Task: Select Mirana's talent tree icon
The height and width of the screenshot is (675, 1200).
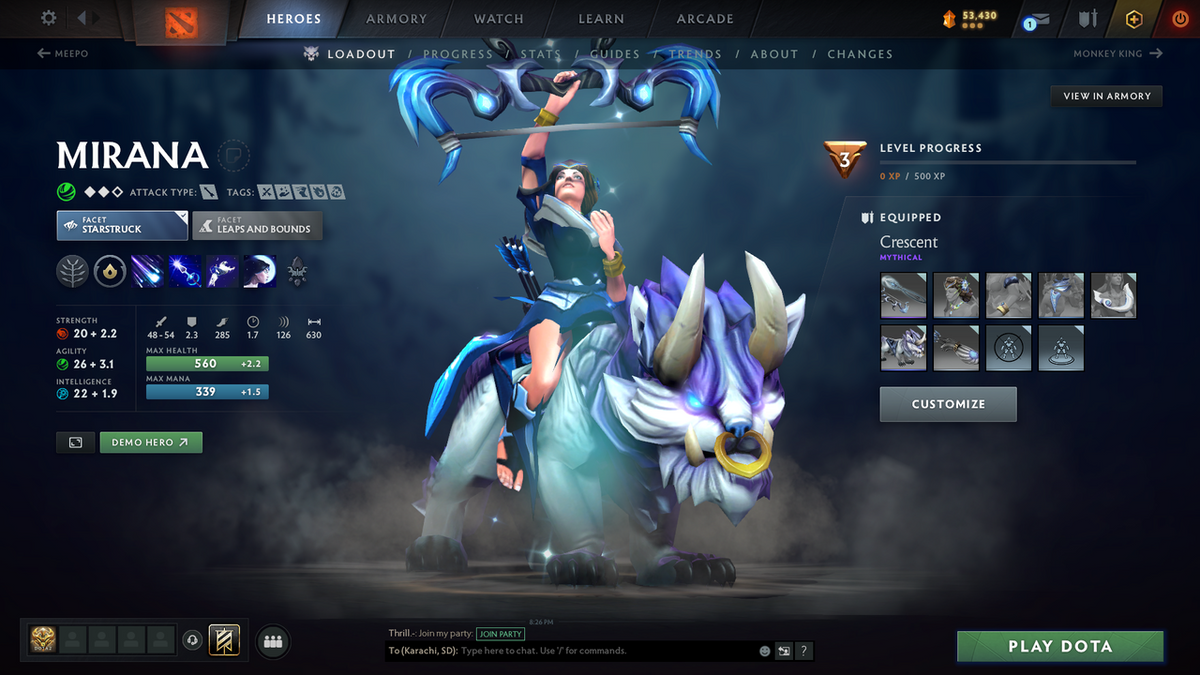Action: [73, 271]
